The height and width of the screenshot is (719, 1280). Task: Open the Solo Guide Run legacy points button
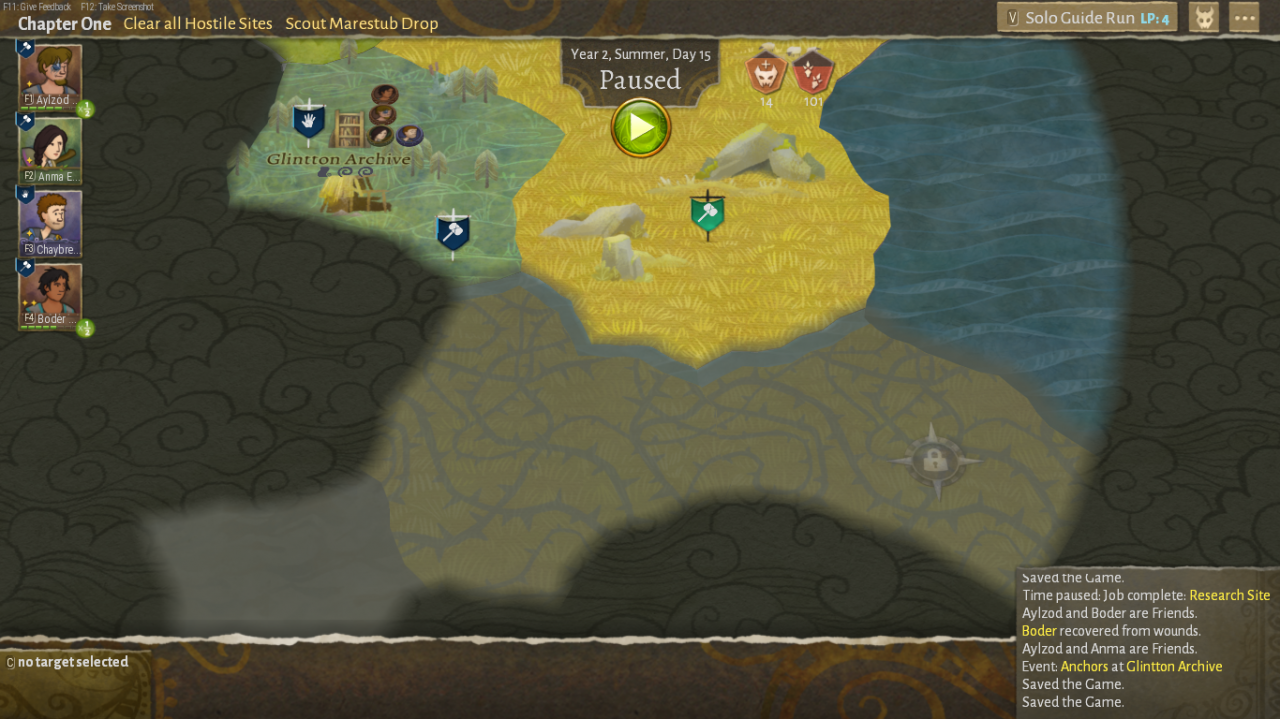[x=1087, y=18]
